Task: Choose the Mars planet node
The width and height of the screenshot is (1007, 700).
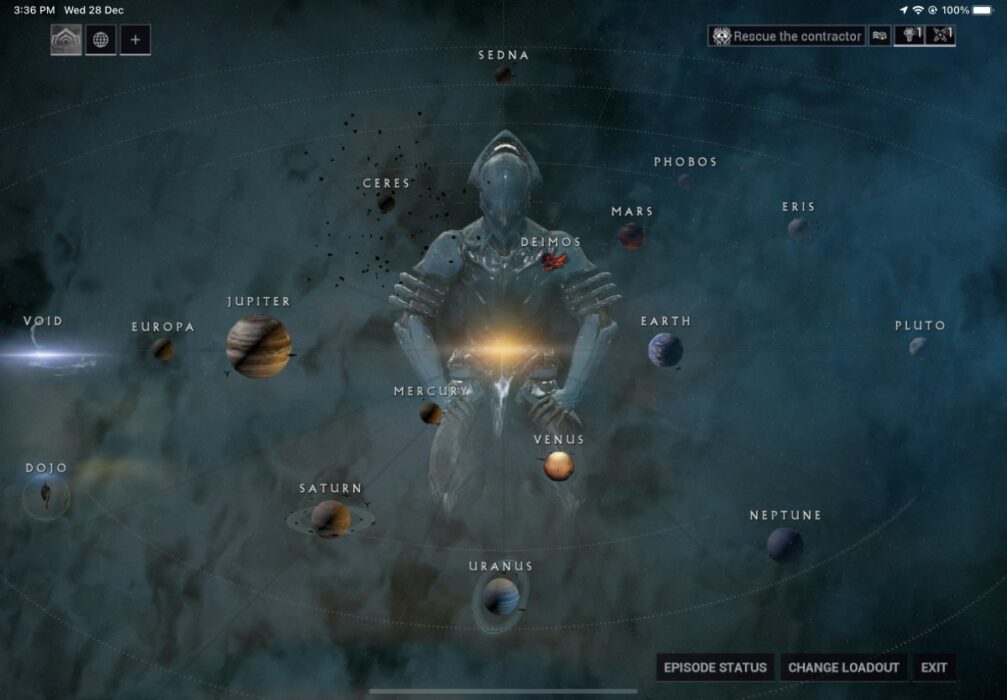Action: pyautogui.click(x=631, y=236)
